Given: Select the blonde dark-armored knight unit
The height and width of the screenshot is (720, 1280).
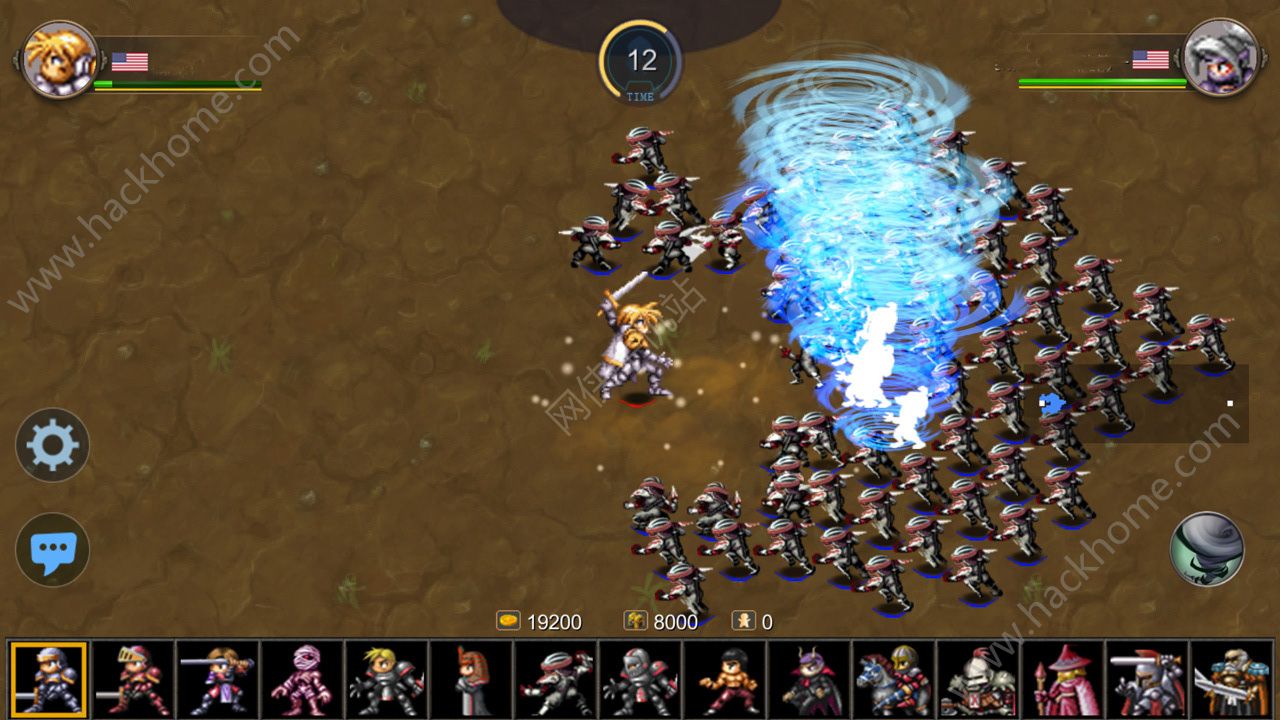Looking at the screenshot, I should pyautogui.click(x=387, y=680).
